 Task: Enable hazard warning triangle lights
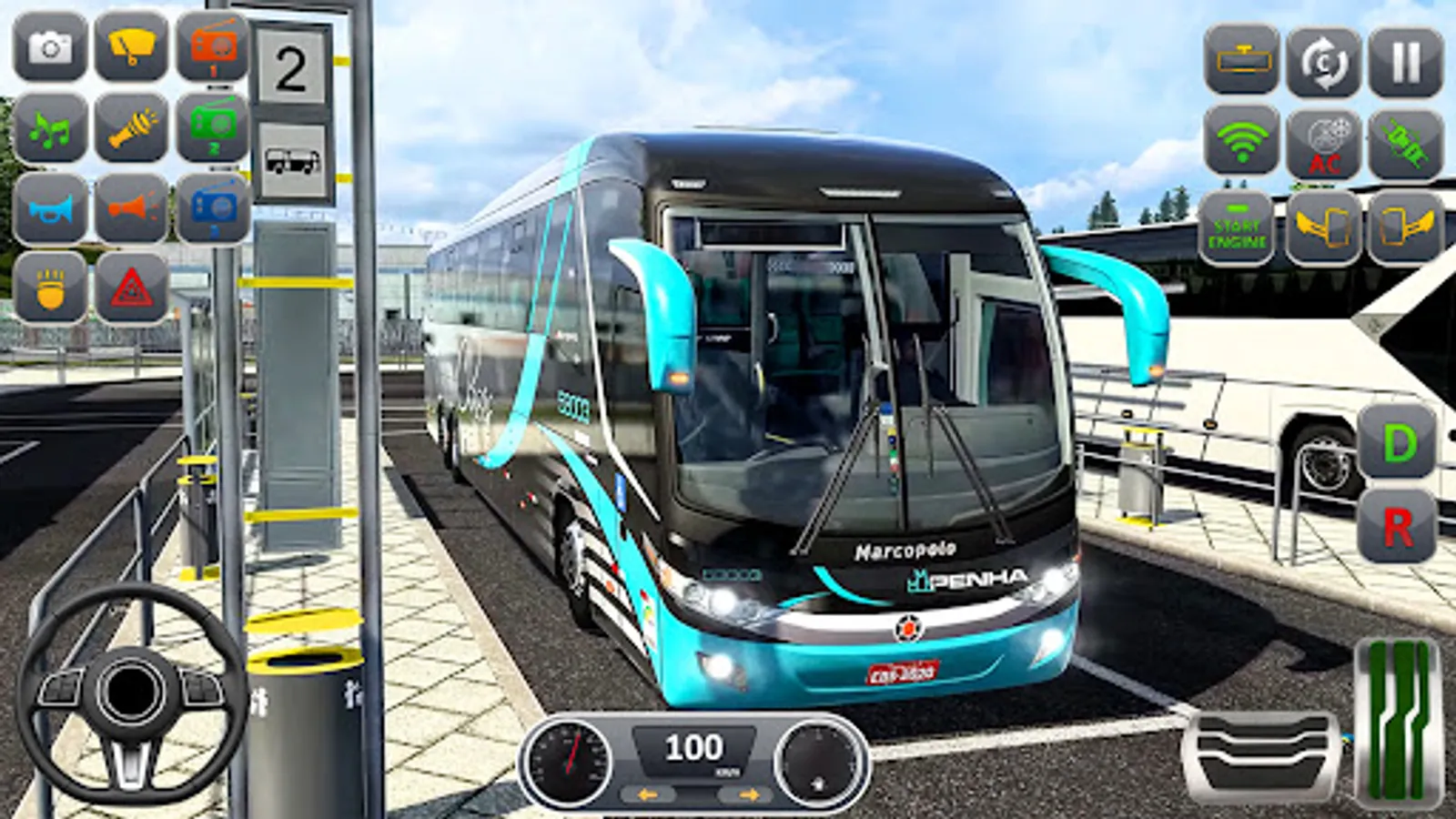(x=130, y=289)
